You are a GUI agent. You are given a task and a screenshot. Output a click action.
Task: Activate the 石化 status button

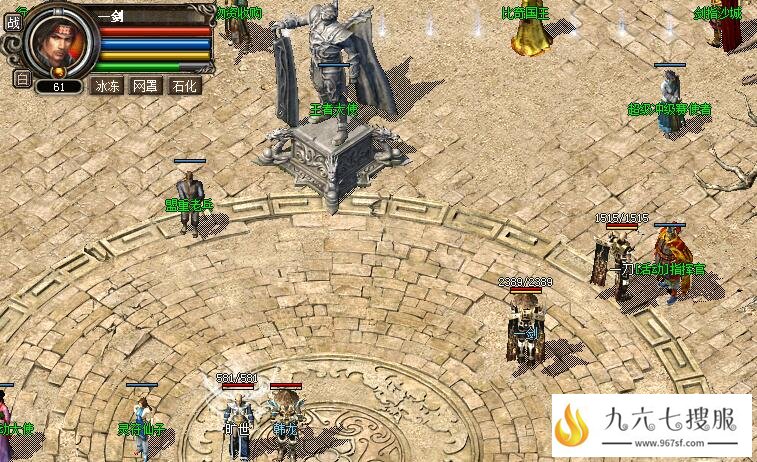click(184, 86)
